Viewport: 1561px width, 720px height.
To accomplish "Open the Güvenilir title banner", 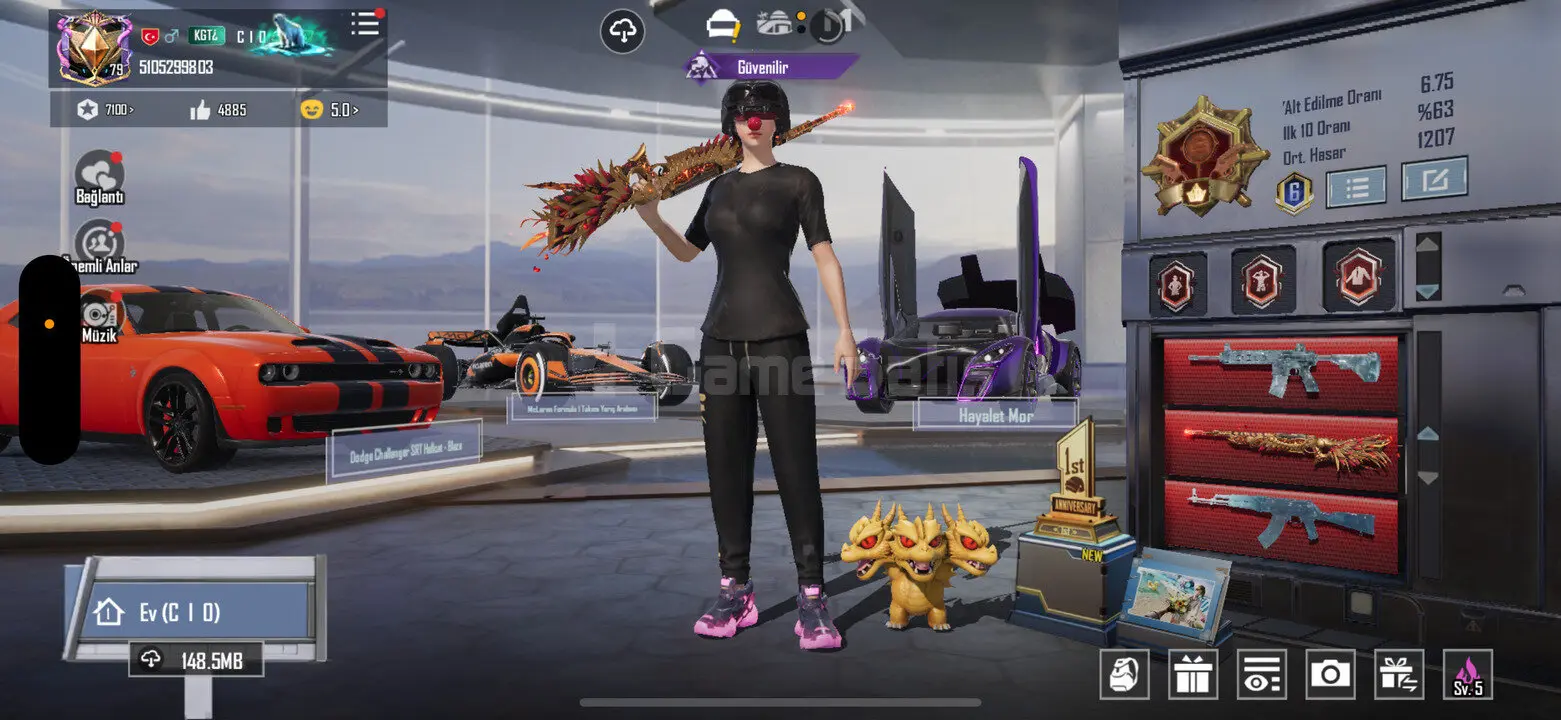I will 770,67.
